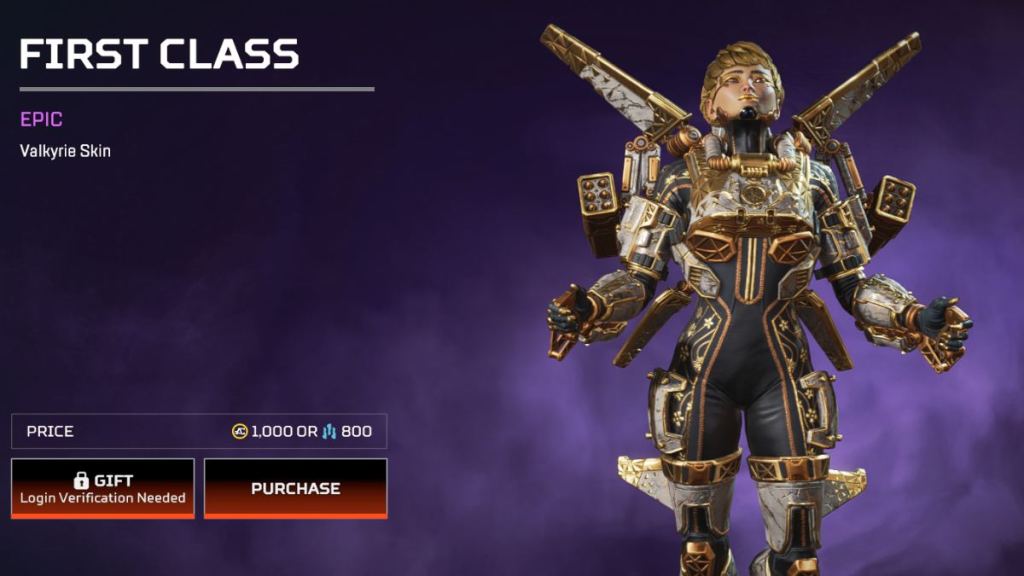The image size is (1024, 576).
Task: Purchase the First Class Valkyrie skin
Action: coord(295,488)
